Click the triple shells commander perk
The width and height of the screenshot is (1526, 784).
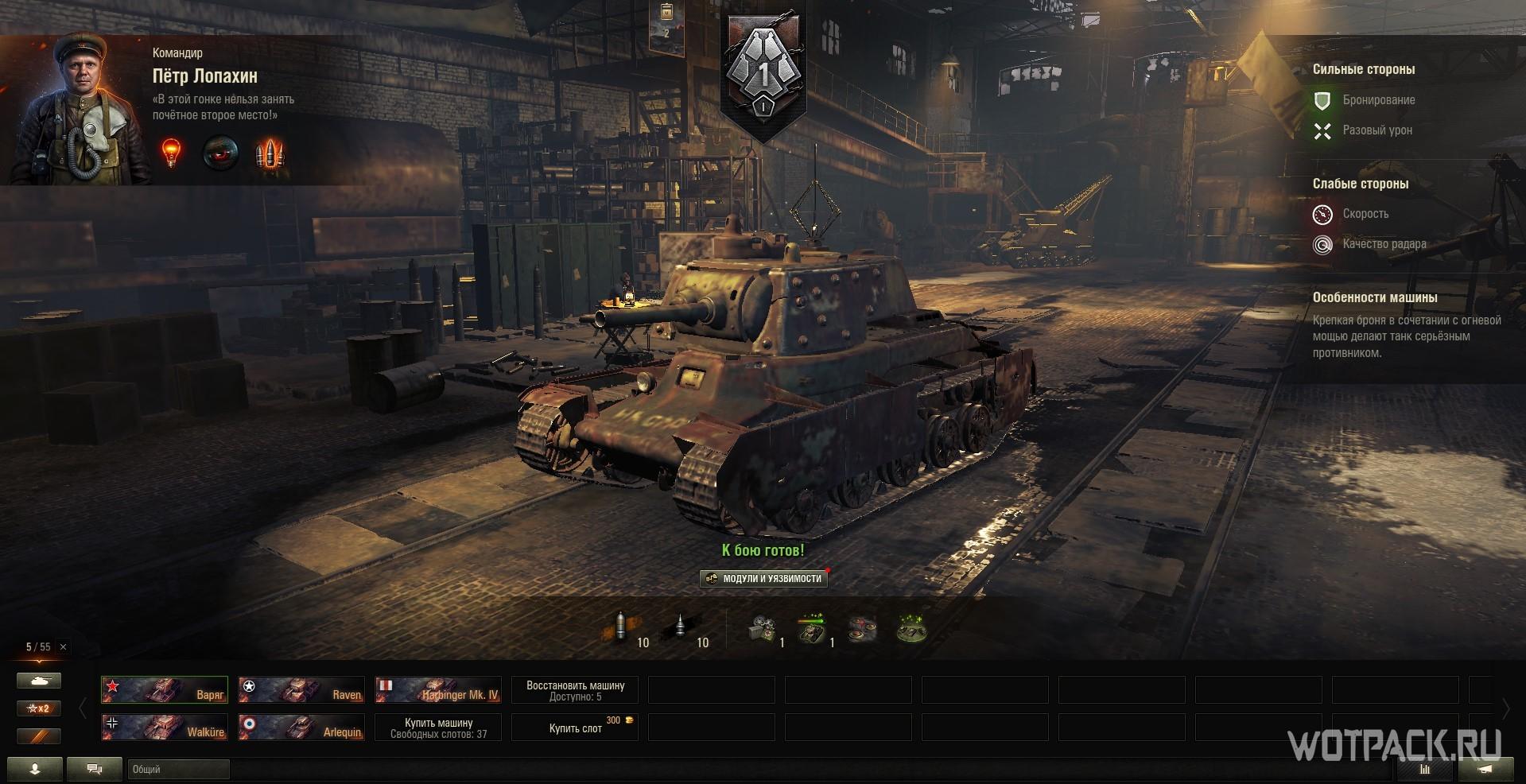click(270, 153)
